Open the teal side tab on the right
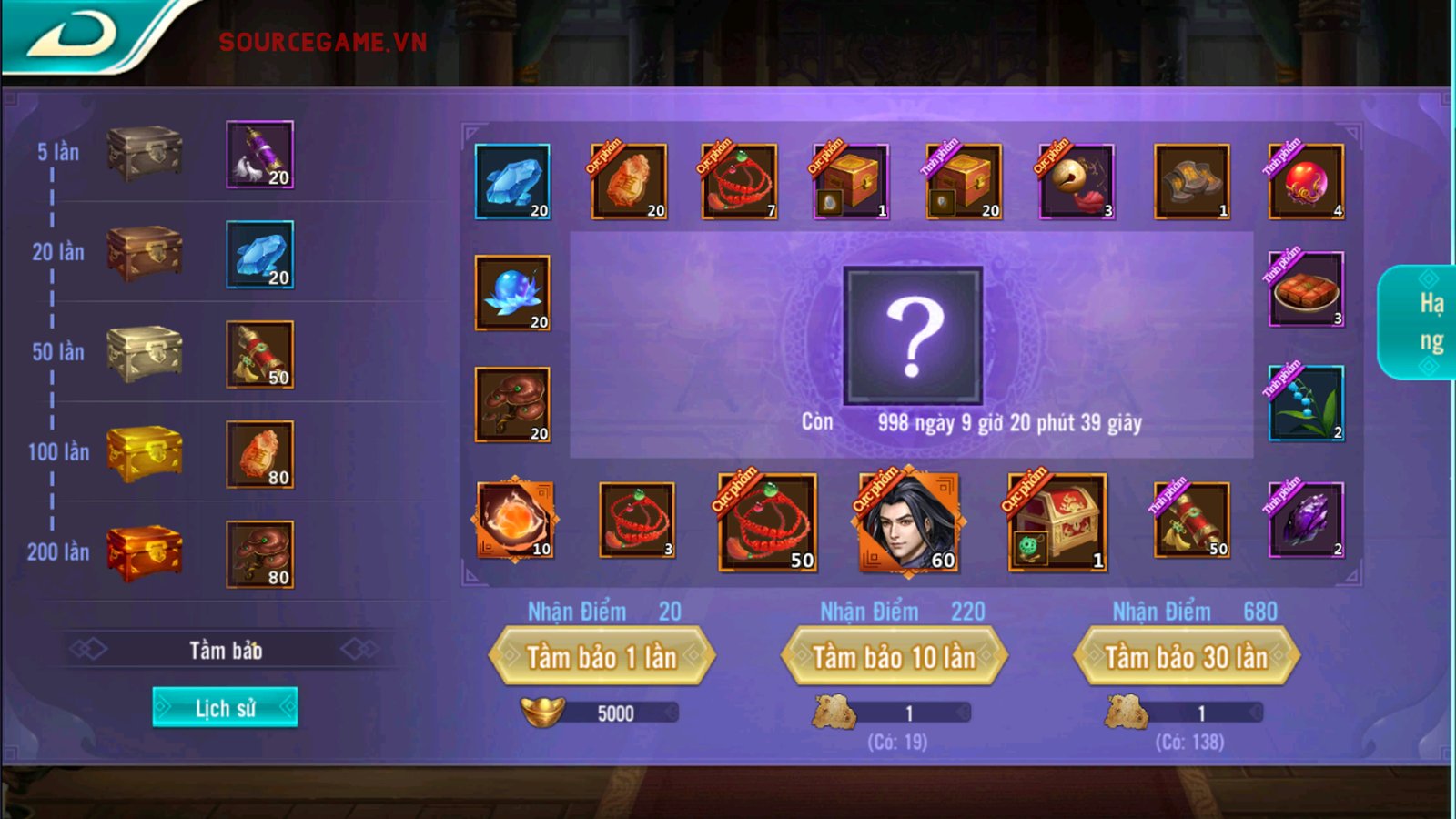 coord(1421,322)
